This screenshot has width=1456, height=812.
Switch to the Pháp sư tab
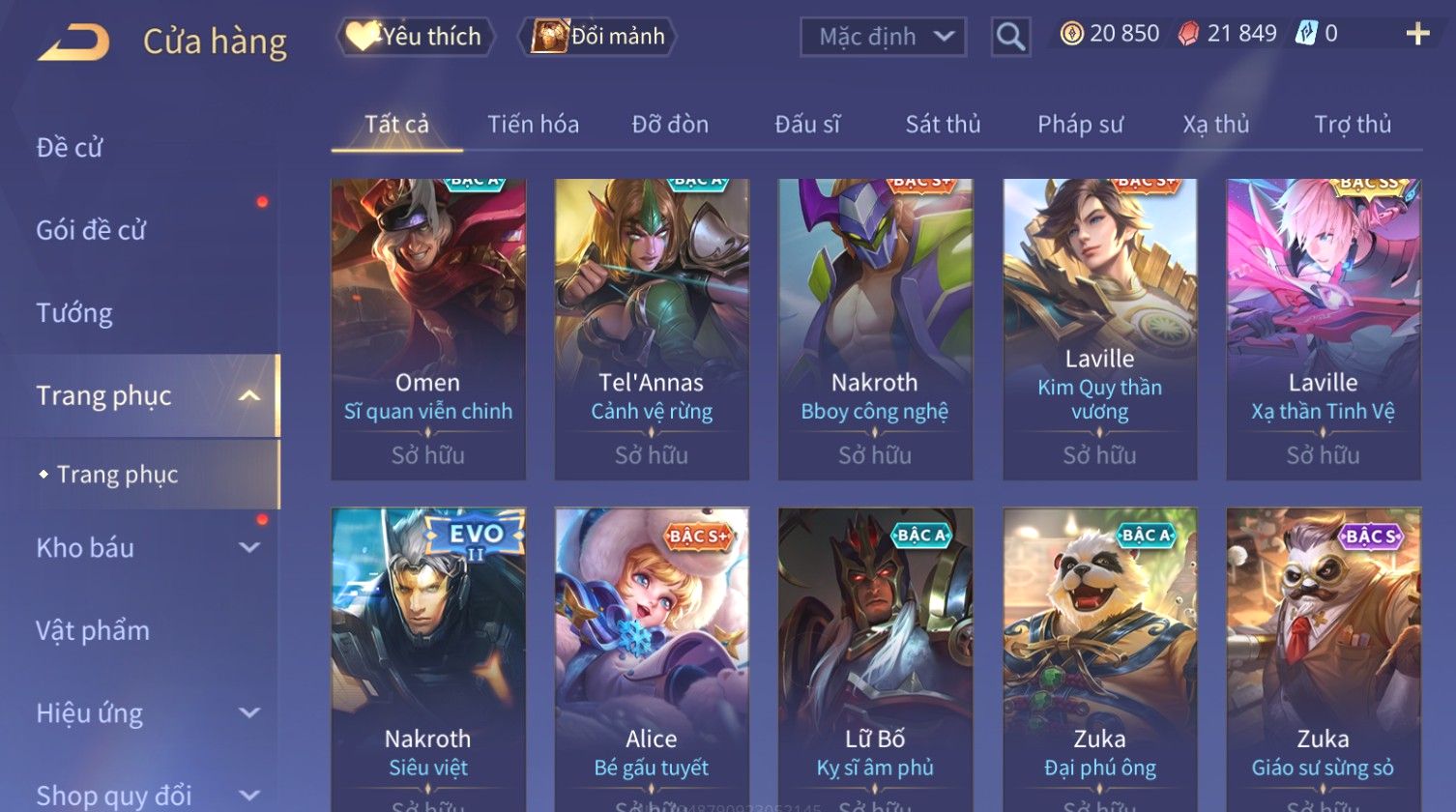coord(1080,125)
